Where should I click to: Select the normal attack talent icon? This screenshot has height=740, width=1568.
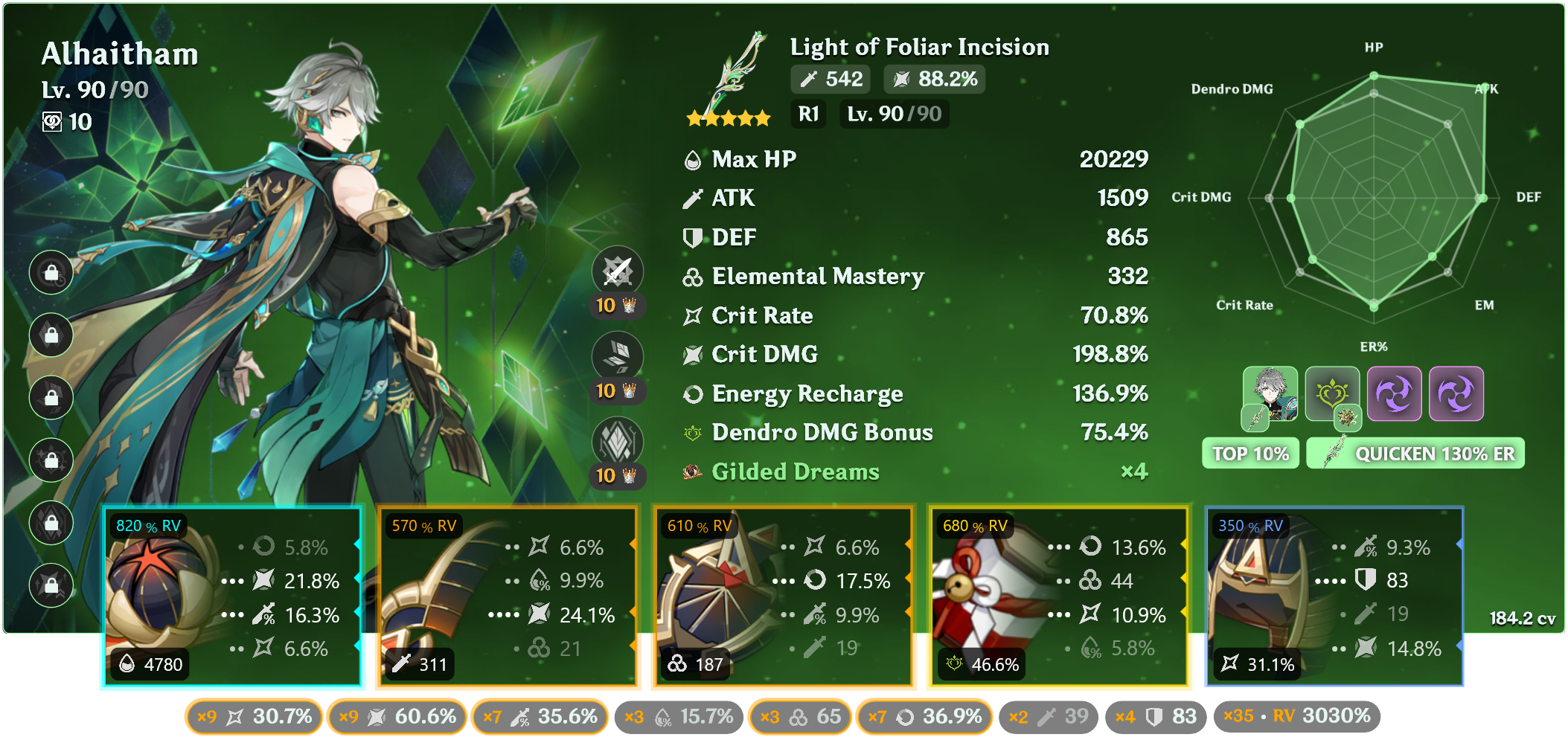(x=617, y=271)
